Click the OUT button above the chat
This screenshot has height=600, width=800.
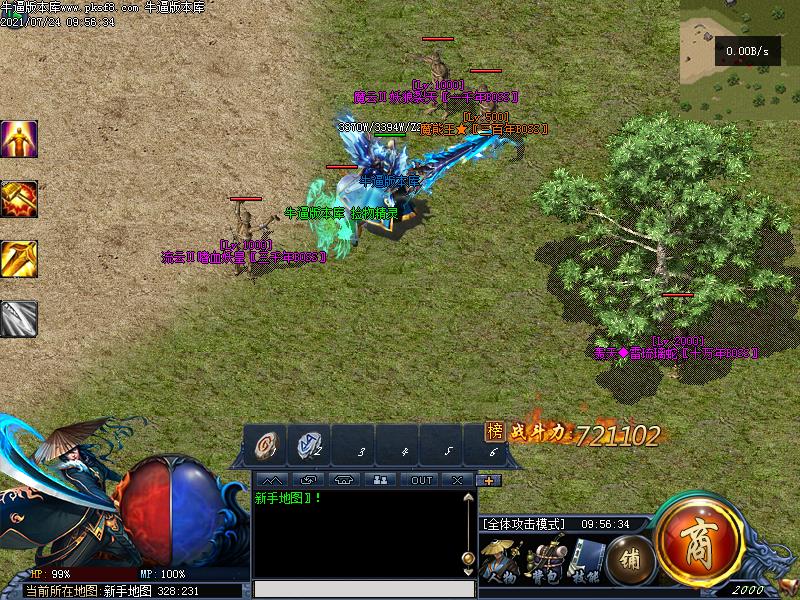coord(422,480)
